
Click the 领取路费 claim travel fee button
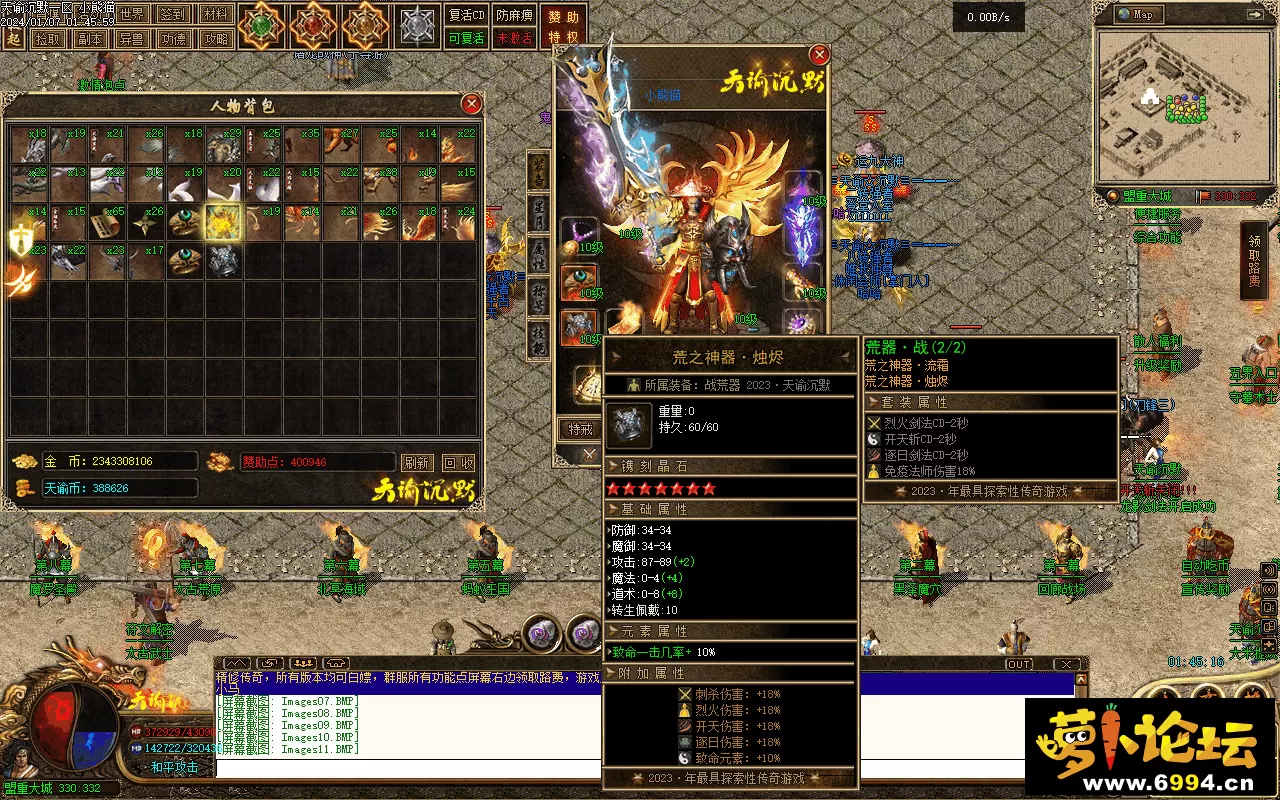(x=1256, y=261)
